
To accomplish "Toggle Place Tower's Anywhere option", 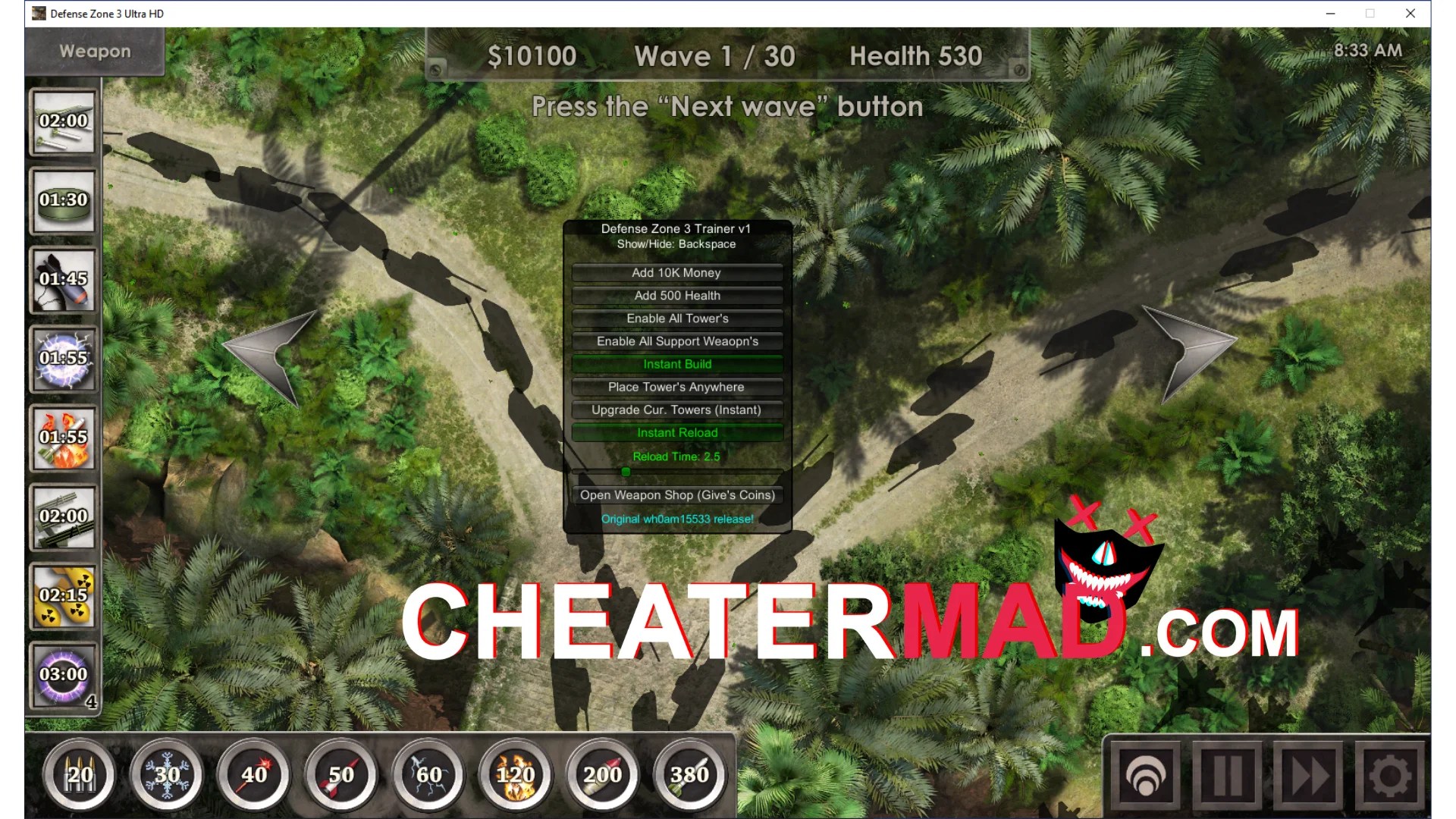I will coord(677,387).
